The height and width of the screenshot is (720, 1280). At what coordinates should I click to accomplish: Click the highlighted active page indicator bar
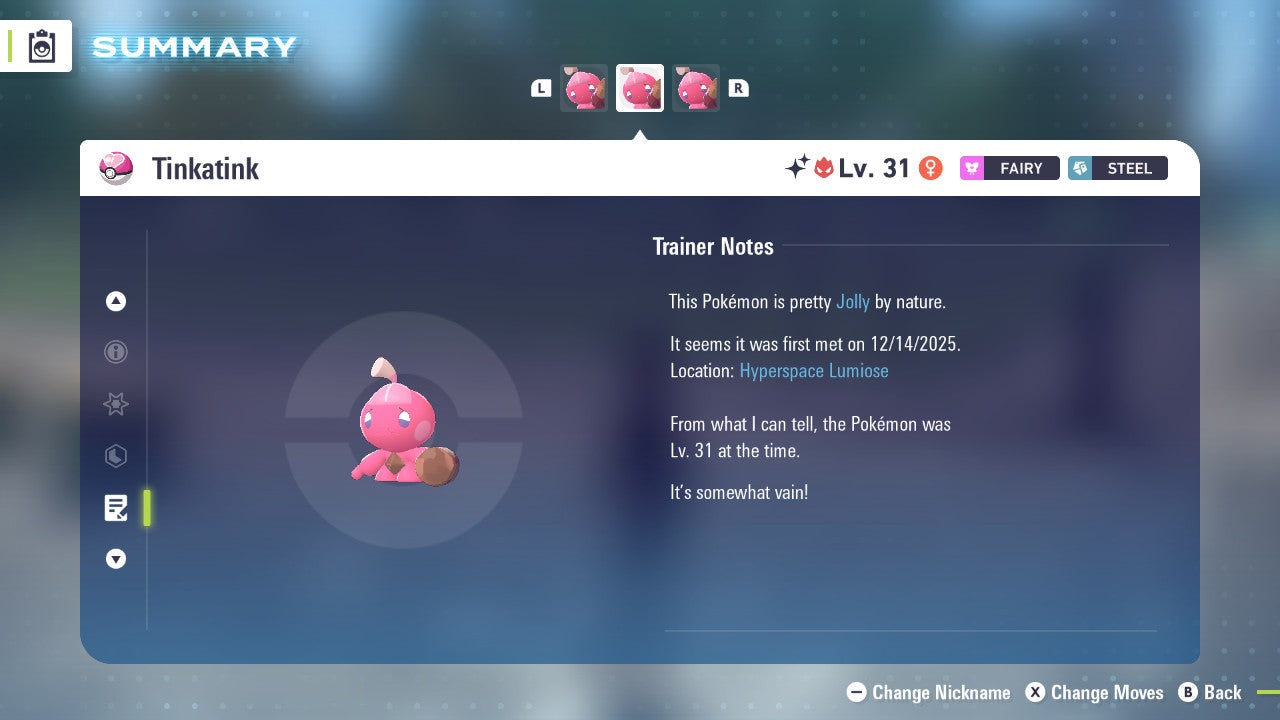pyautogui.click(x=146, y=508)
